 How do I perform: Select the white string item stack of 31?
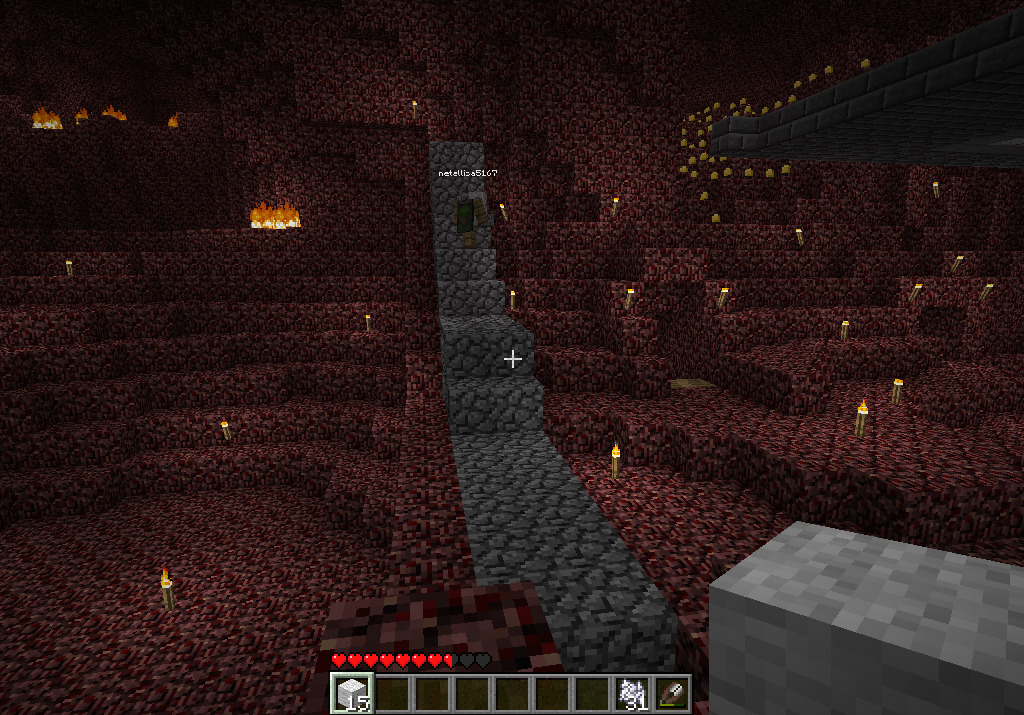632,693
